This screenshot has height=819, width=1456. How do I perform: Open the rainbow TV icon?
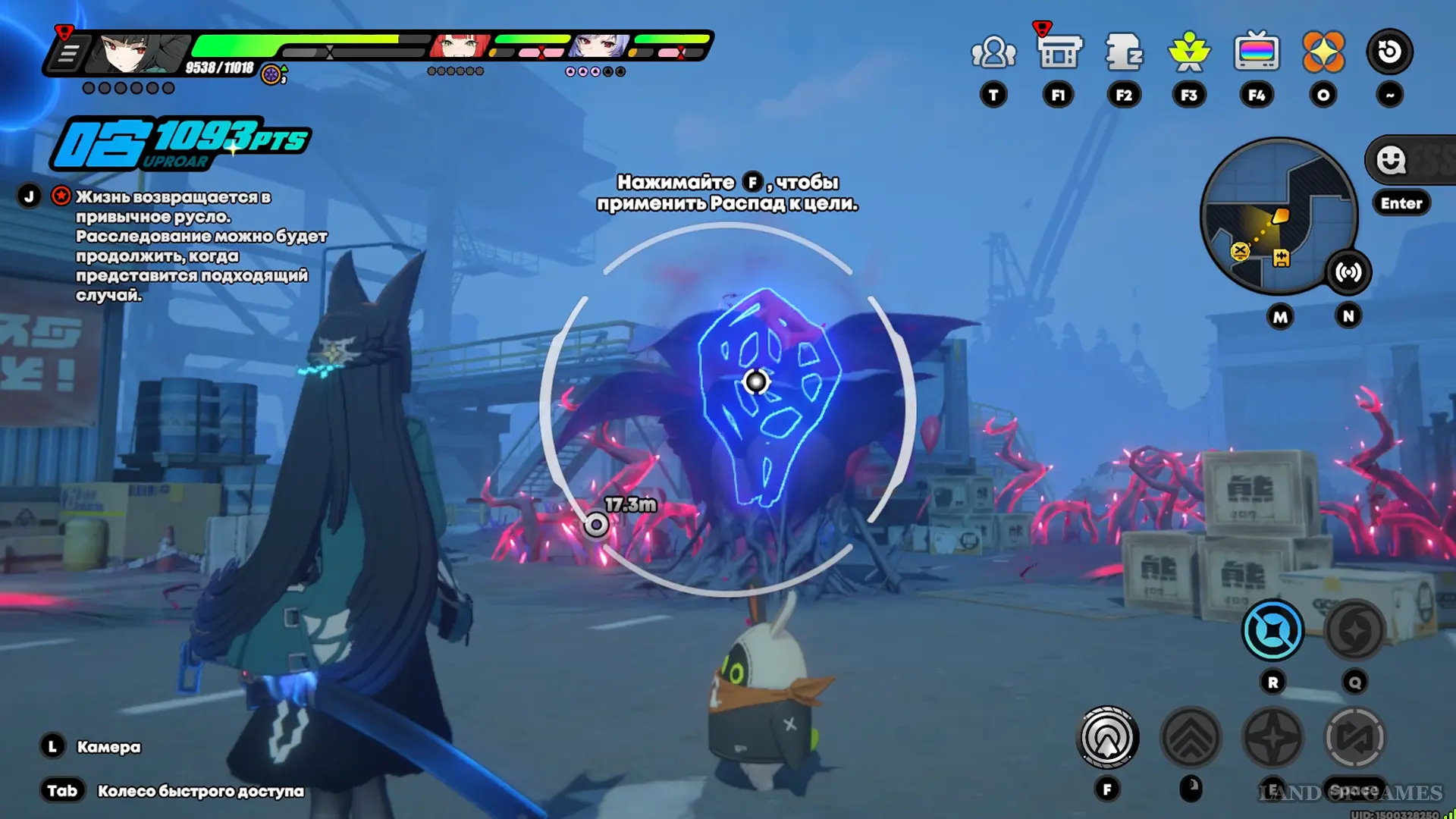click(1257, 52)
